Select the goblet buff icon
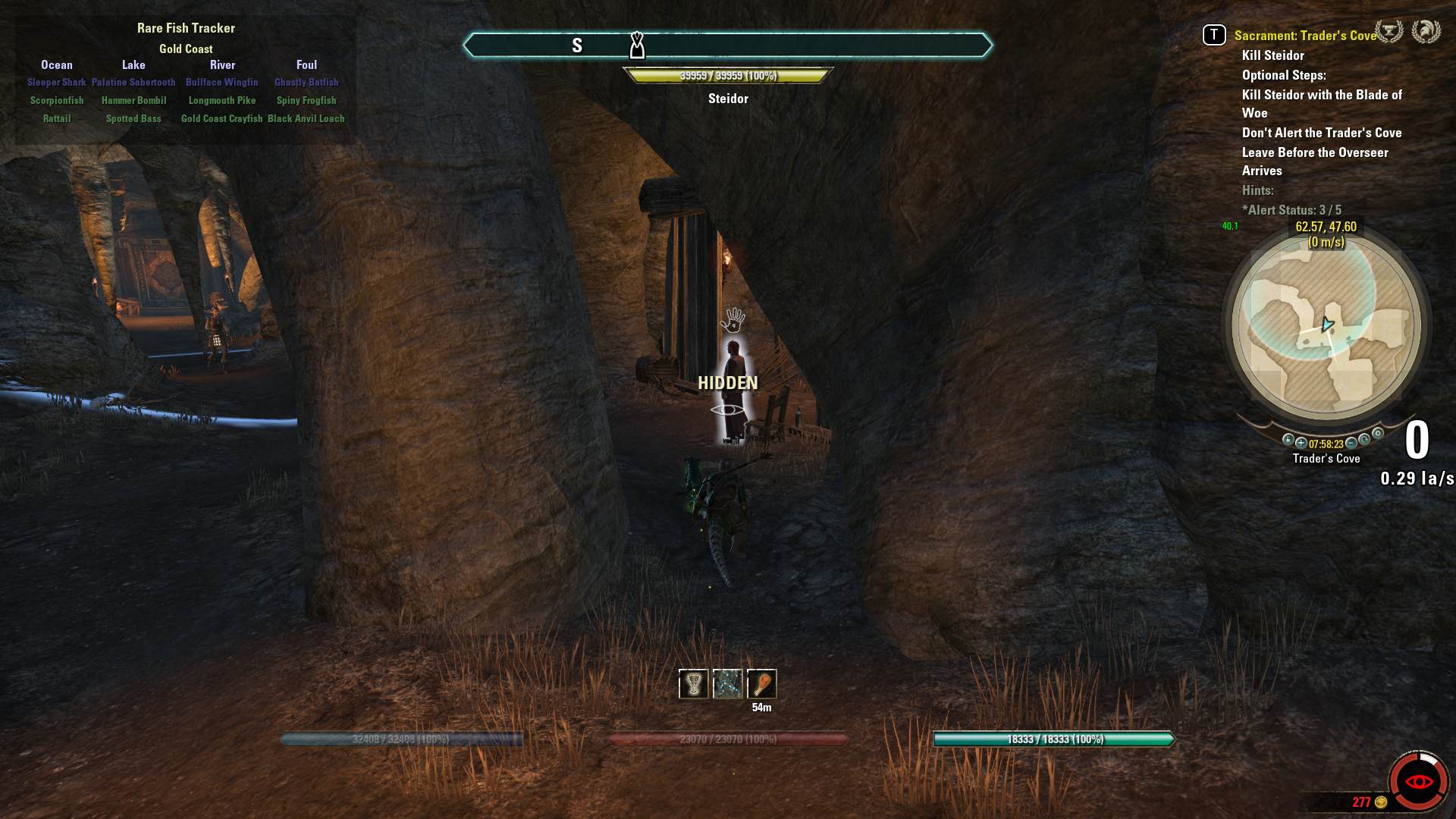 click(693, 684)
